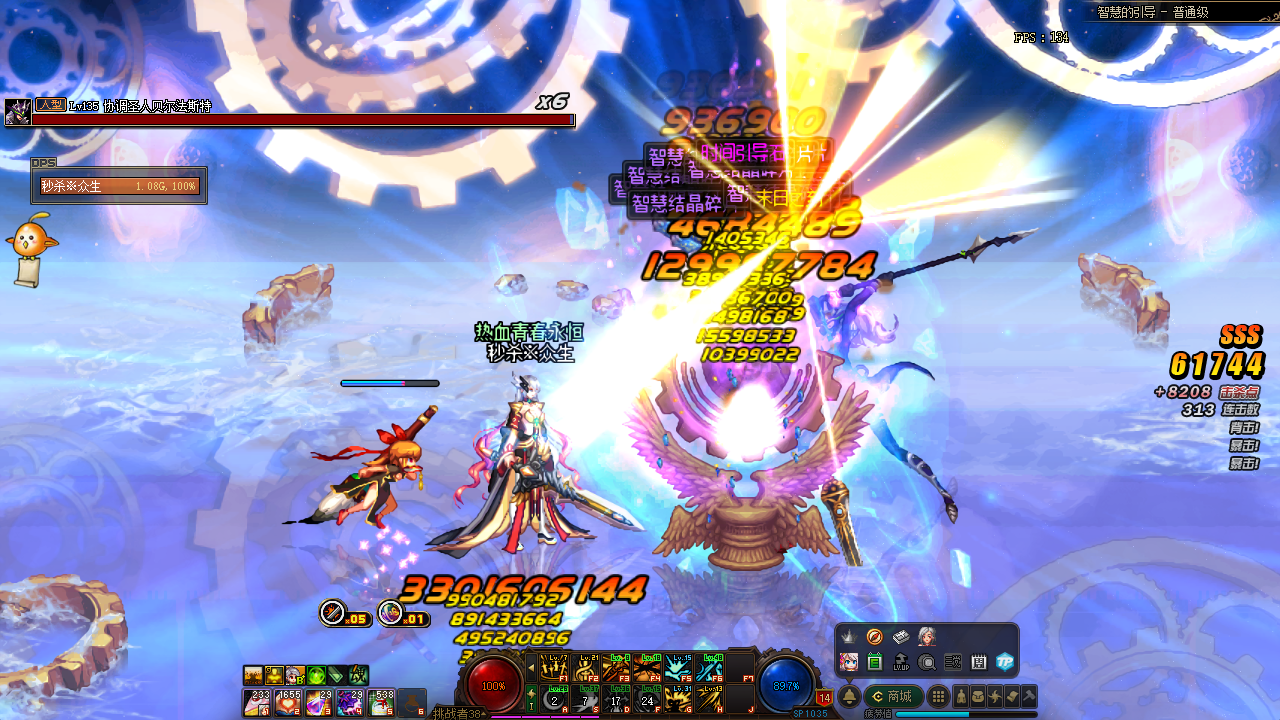Click the bell notification button
The height and width of the screenshot is (720, 1280).
point(849,696)
